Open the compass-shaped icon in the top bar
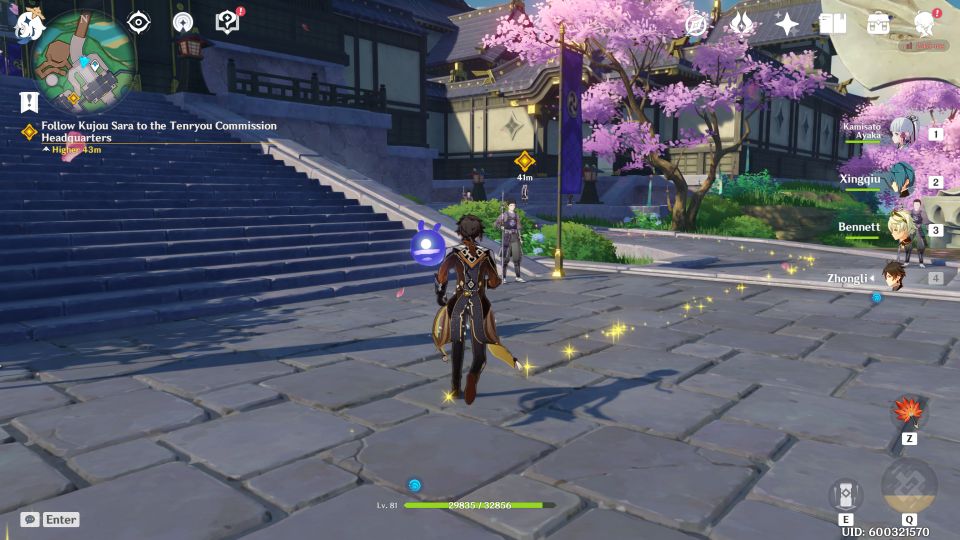This screenshot has height=540, width=960. pyautogui.click(x=696, y=24)
